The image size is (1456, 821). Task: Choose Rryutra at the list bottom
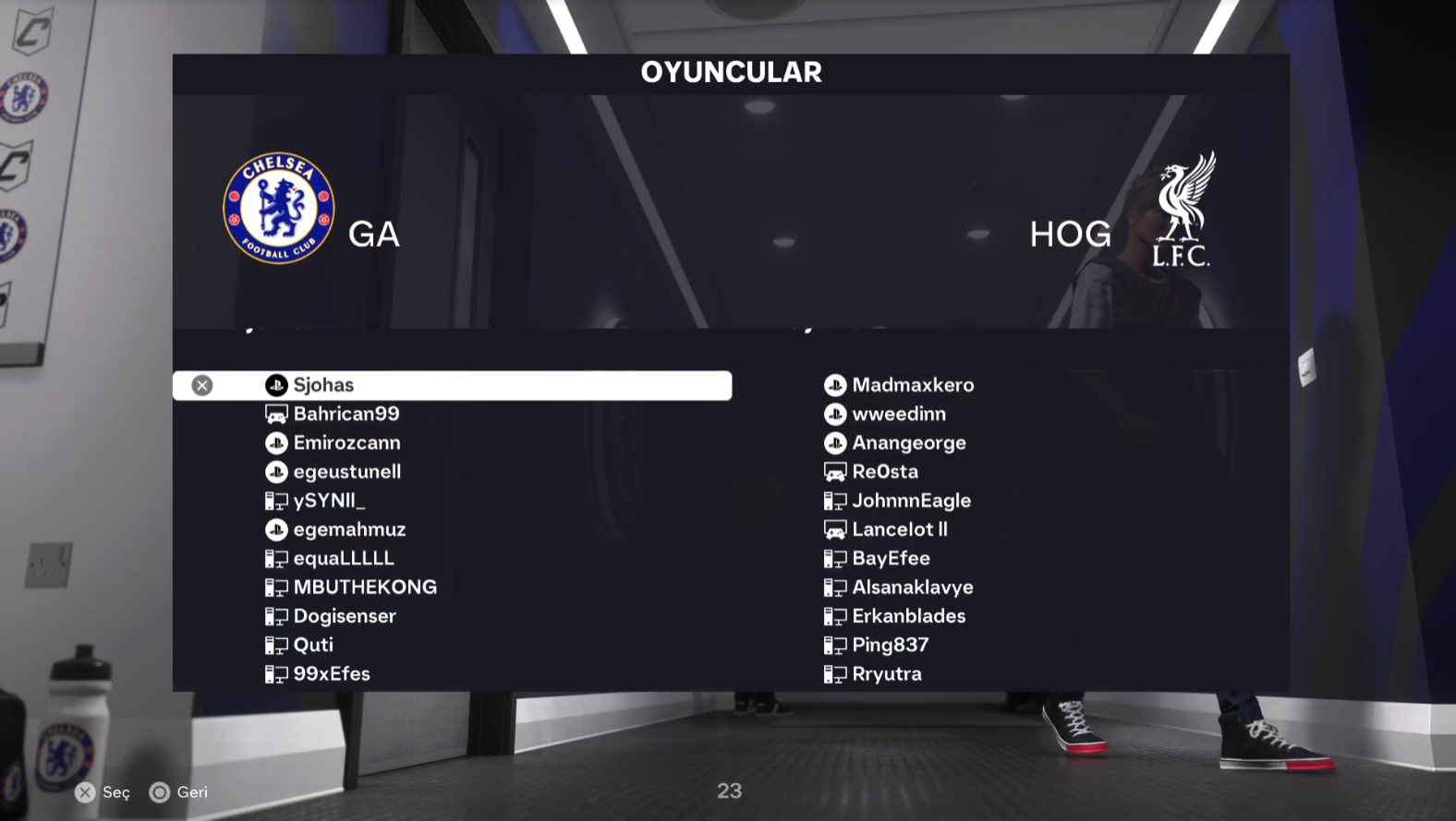tap(886, 674)
